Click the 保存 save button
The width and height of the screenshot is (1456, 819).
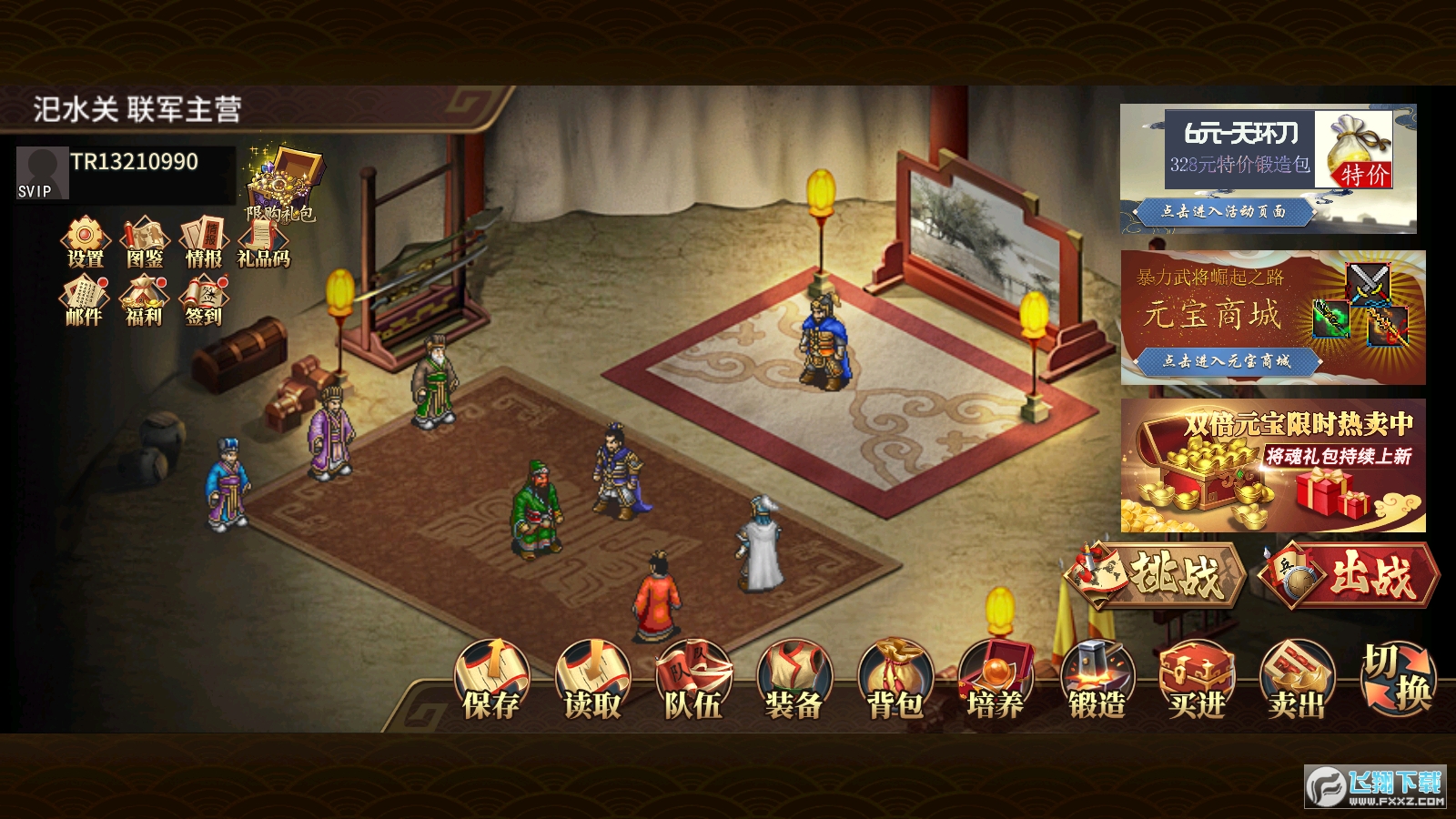[491, 682]
